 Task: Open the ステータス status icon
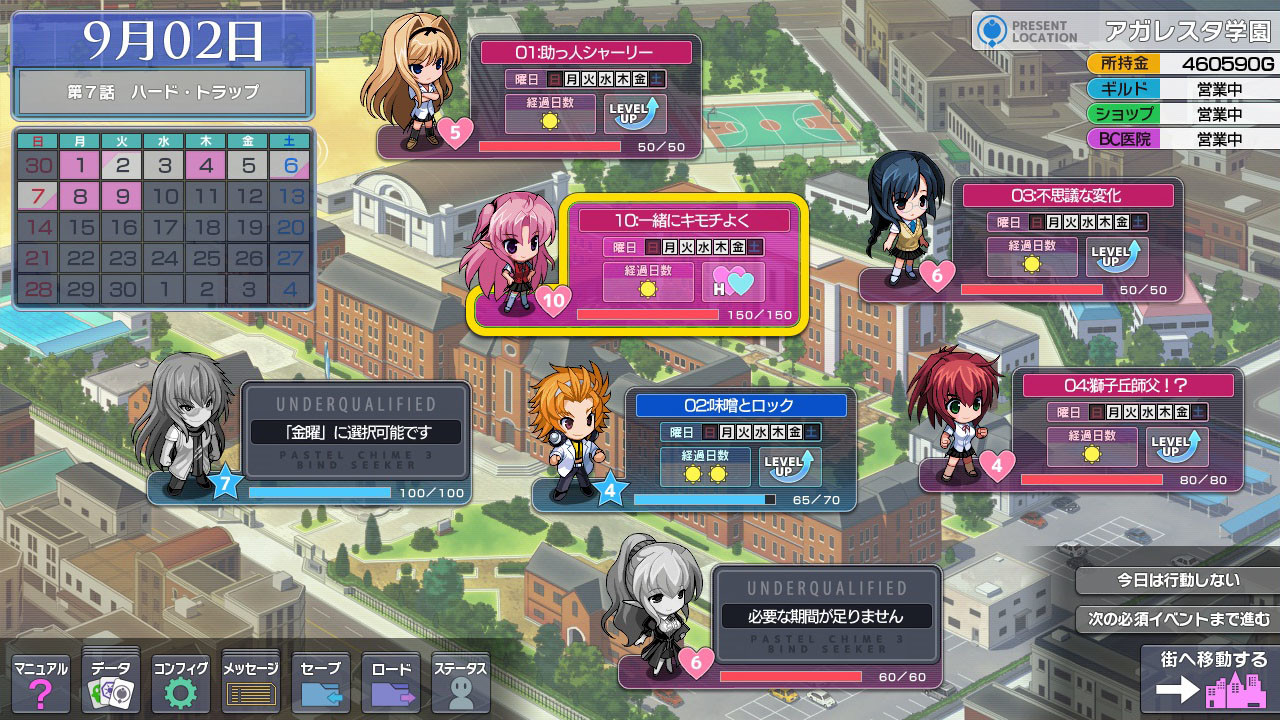(x=460, y=680)
